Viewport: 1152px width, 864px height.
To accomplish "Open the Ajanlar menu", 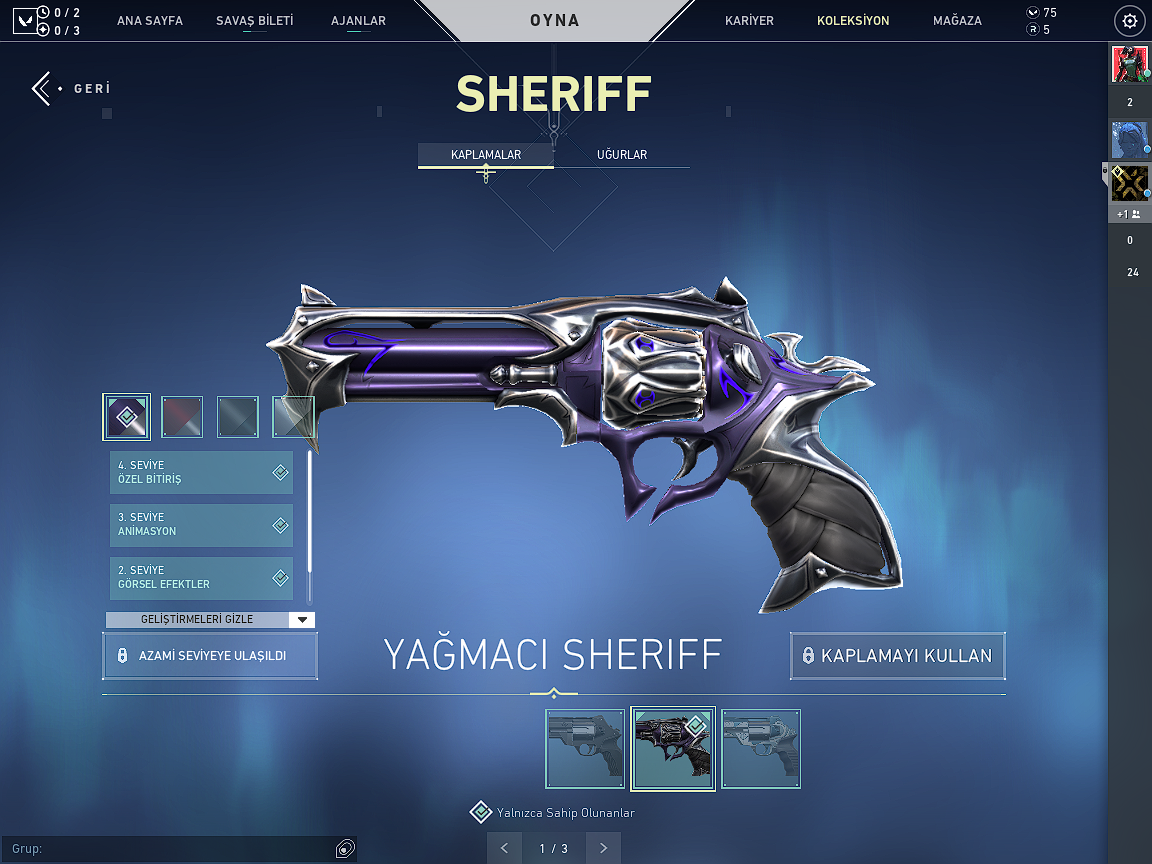I will 358,20.
